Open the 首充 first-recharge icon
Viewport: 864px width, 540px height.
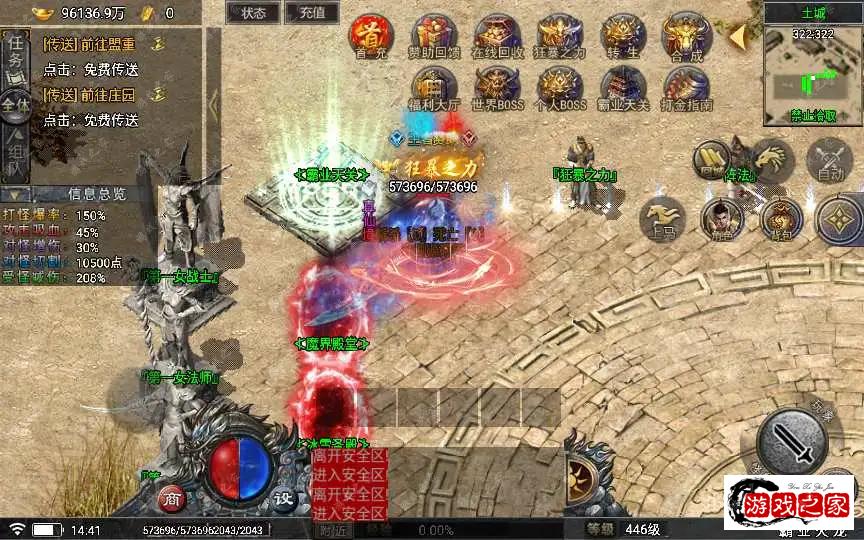(x=371, y=35)
